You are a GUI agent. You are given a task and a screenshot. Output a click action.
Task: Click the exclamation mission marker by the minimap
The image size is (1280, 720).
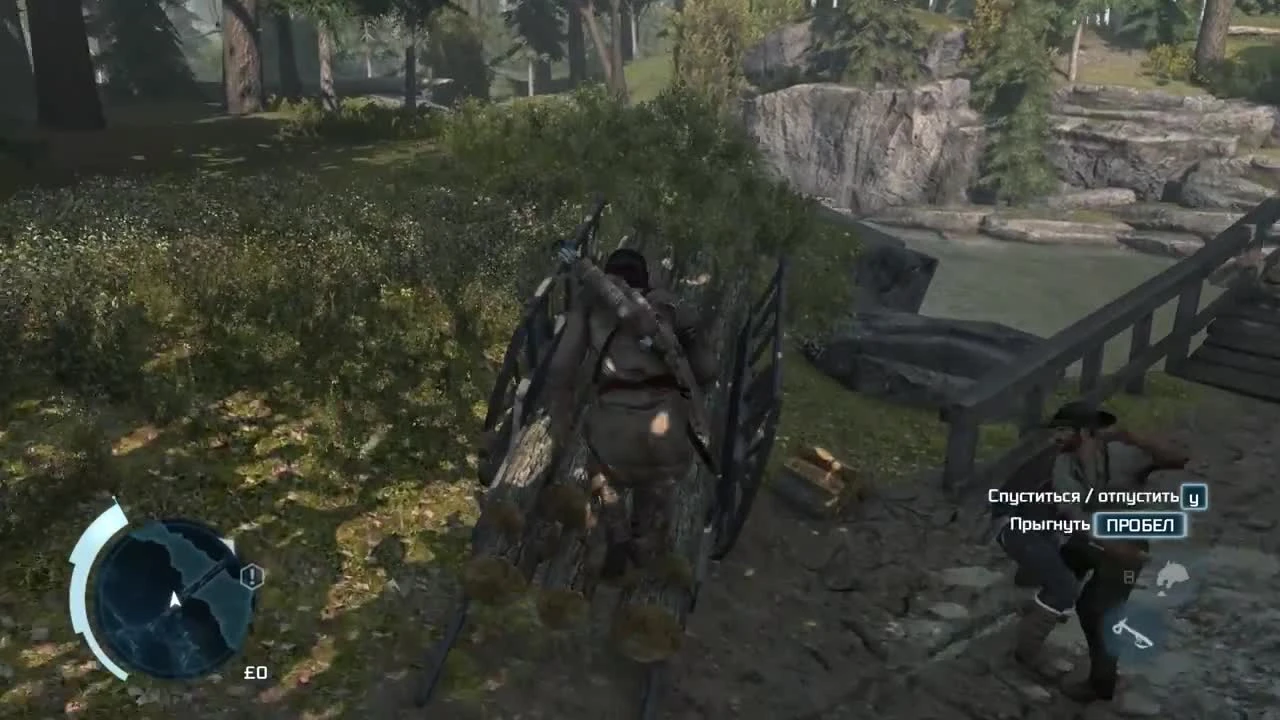tap(251, 574)
